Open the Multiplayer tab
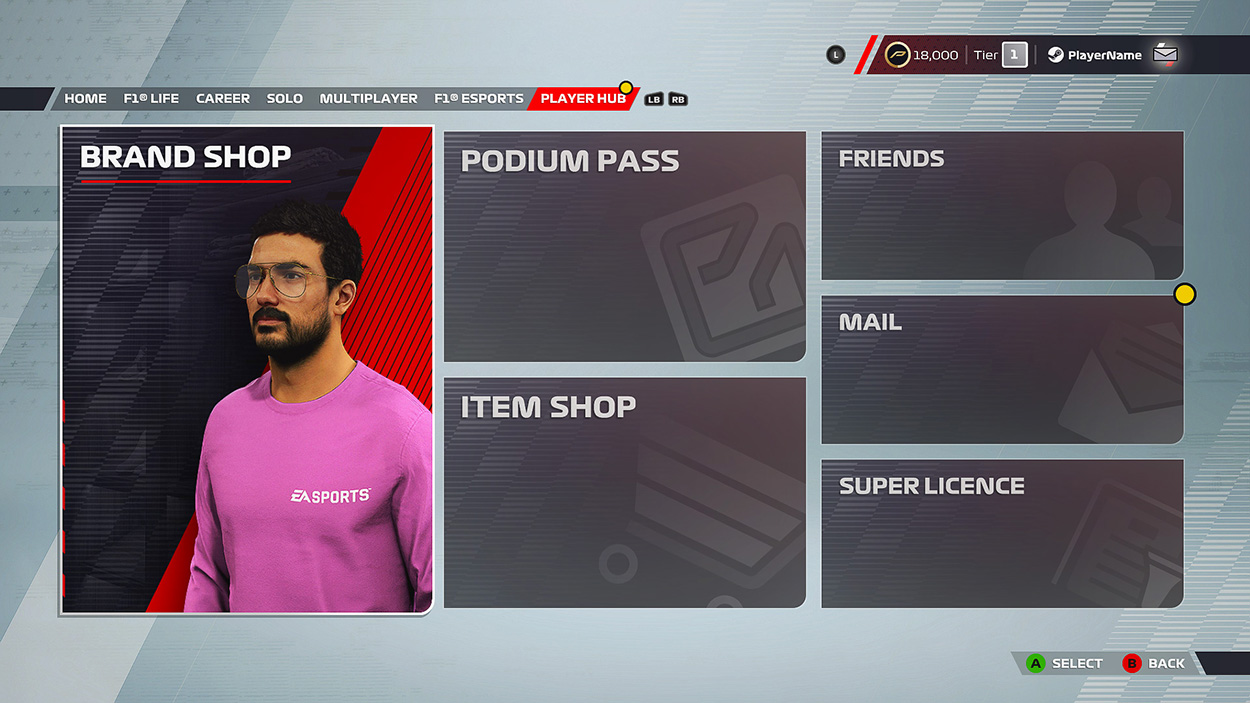 click(x=369, y=99)
